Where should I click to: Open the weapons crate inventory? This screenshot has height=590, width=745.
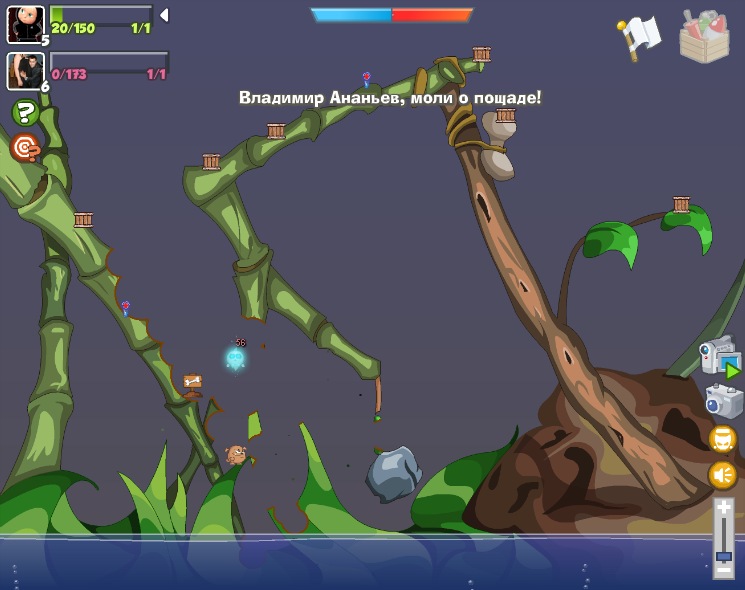(704, 37)
